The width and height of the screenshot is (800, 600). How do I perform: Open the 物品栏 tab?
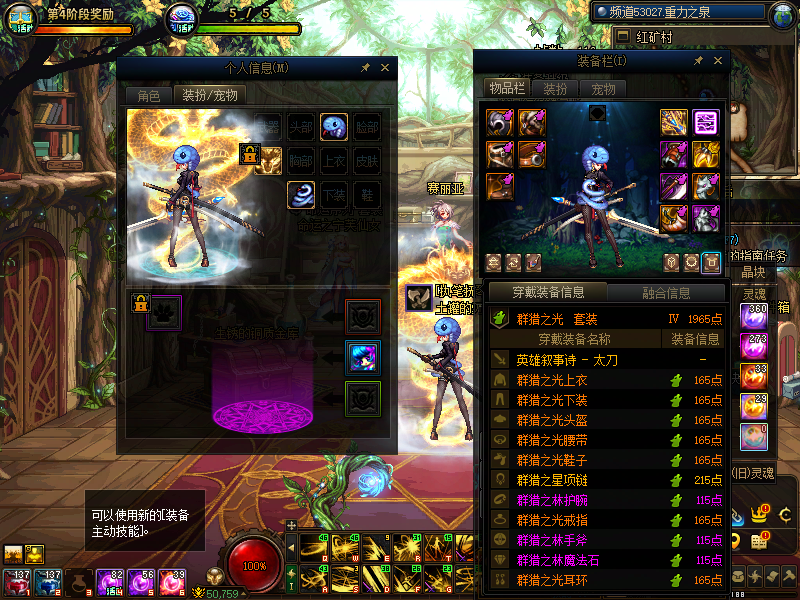tap(507, 88)
